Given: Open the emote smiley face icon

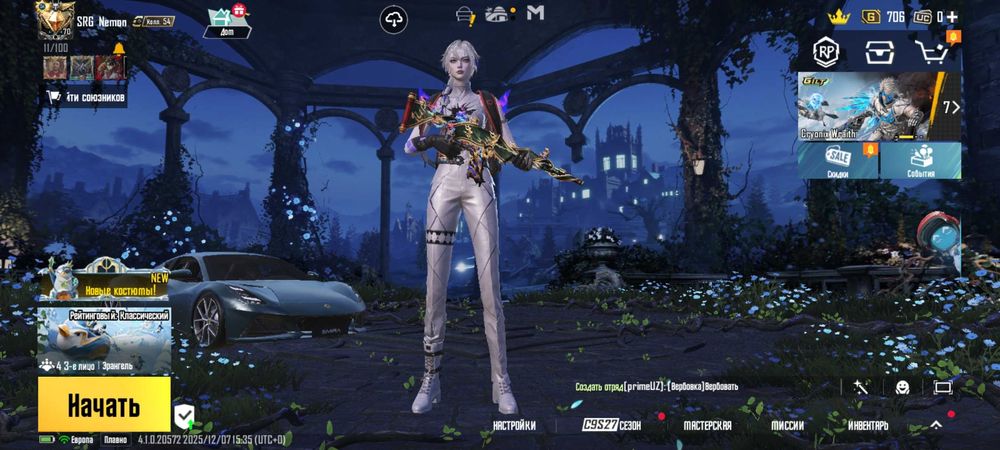Looking at the screenshot, I should point(902,387).
